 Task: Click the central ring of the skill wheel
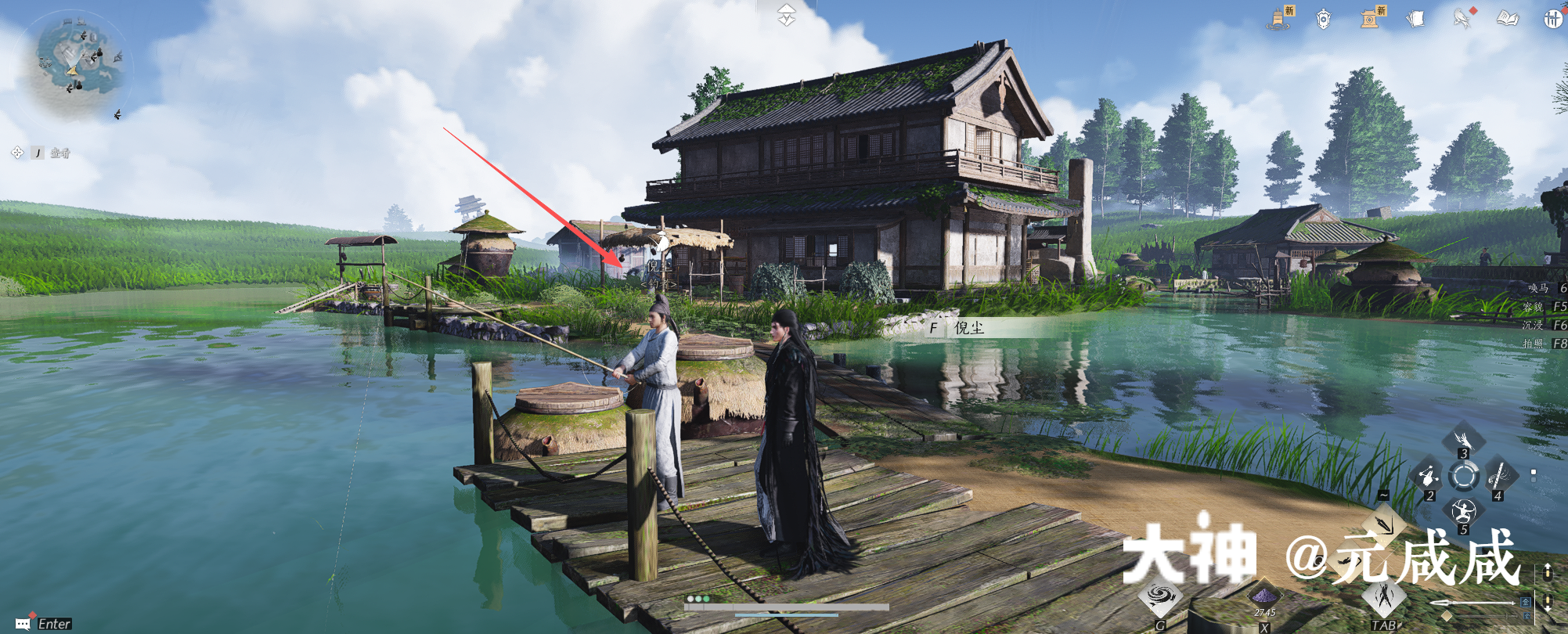click(1463, 475)
